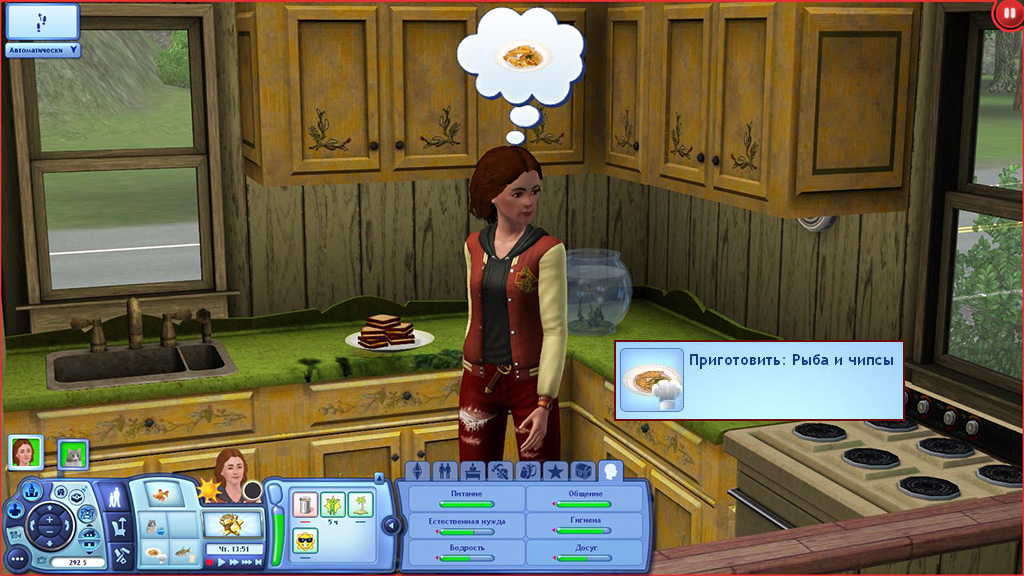Click the trash can moodlet
This screenshot has height=576, width=1024.
click(304, 504)
